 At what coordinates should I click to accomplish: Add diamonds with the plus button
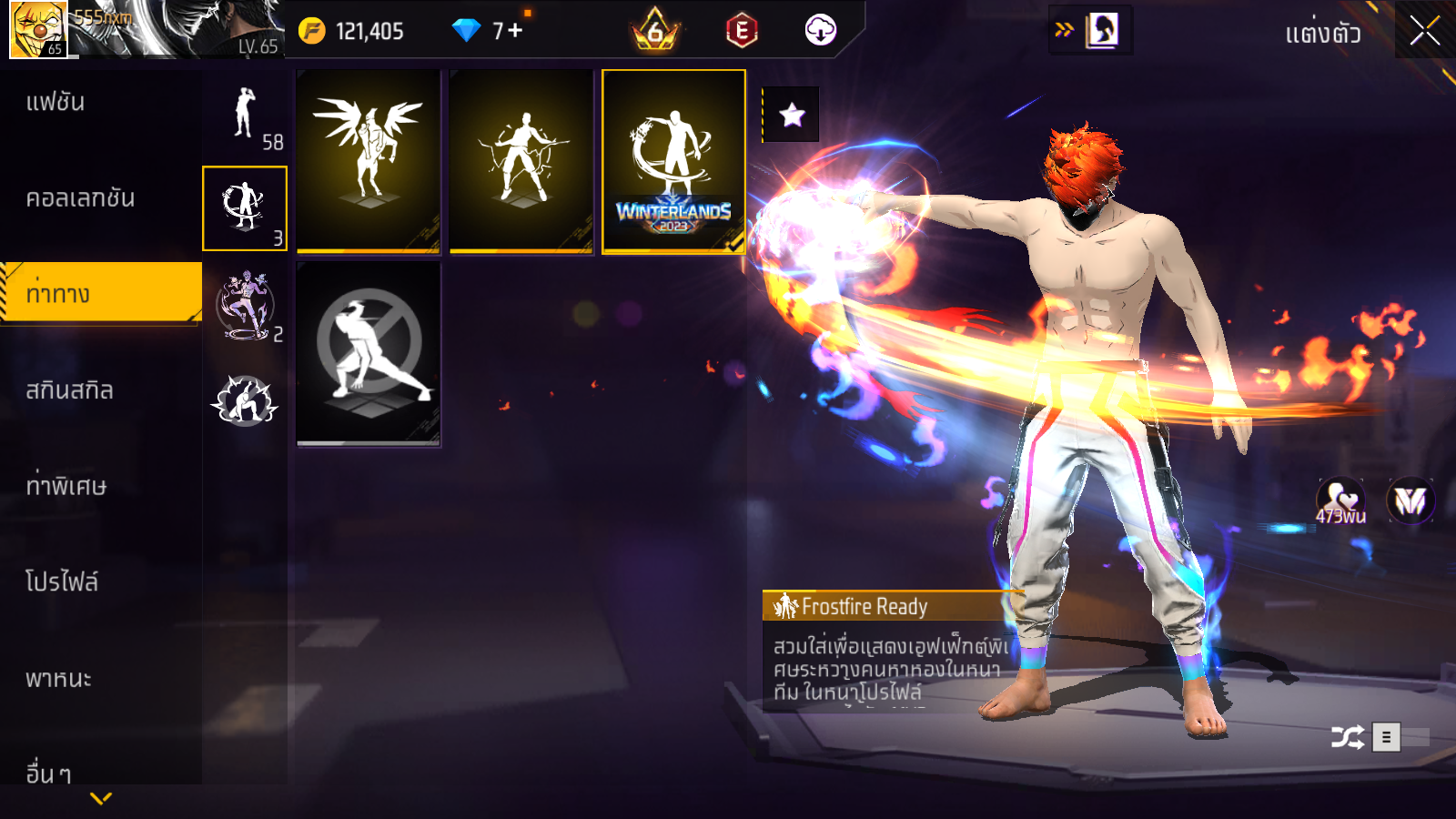tap(516, 31)
